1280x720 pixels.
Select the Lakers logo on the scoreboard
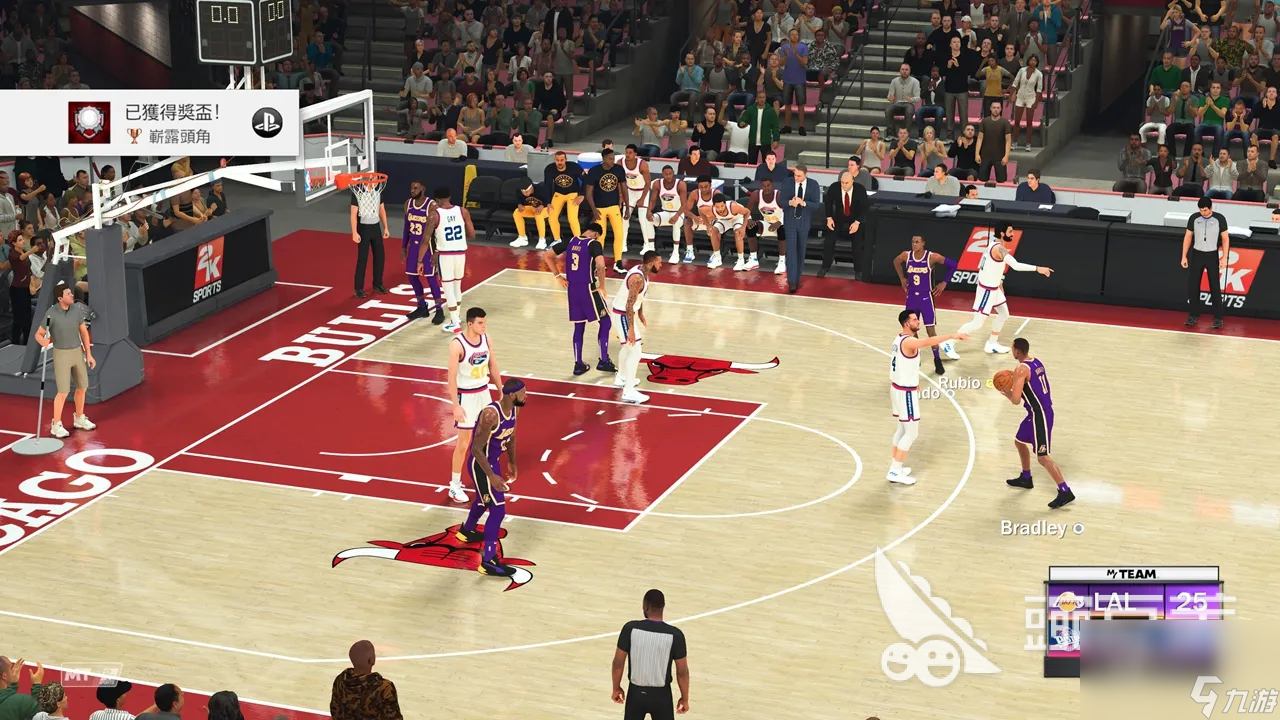[1067, 602]
